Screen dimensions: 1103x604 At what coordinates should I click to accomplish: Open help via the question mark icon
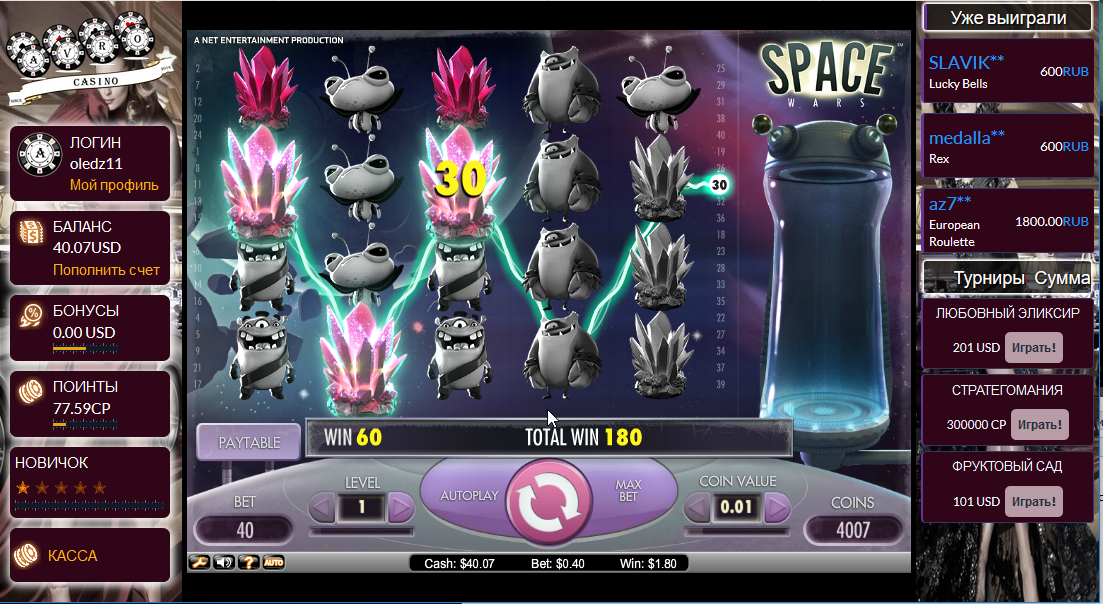(247, 563)
